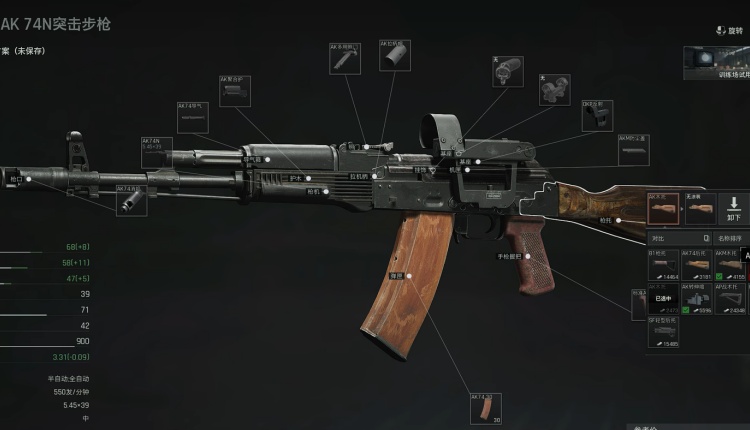750x430 pixels.
Task: Open the AK rear sight attachment slot
Action: [347, 59]
